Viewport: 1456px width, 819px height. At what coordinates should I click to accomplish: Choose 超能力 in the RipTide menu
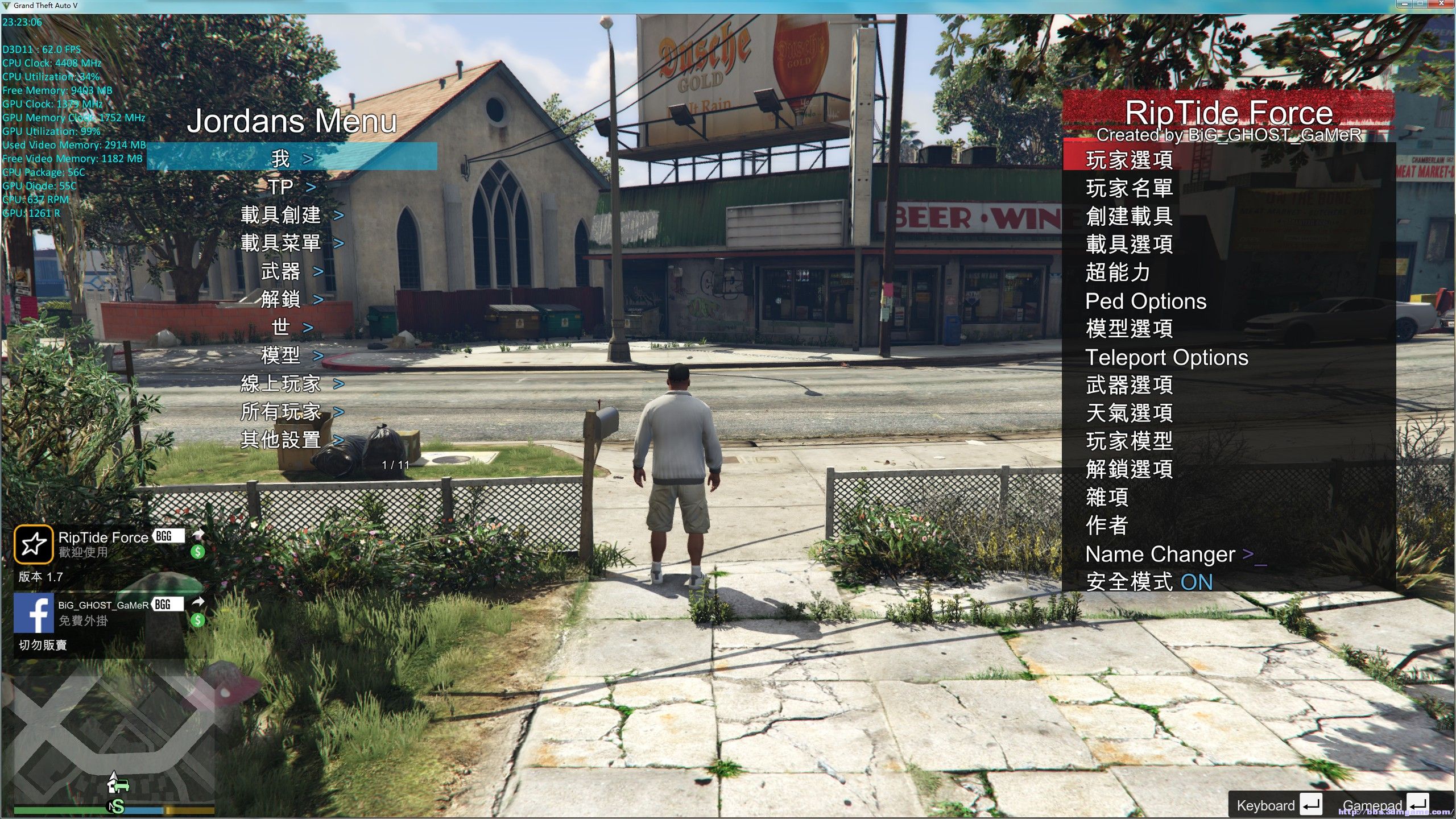1118,272
